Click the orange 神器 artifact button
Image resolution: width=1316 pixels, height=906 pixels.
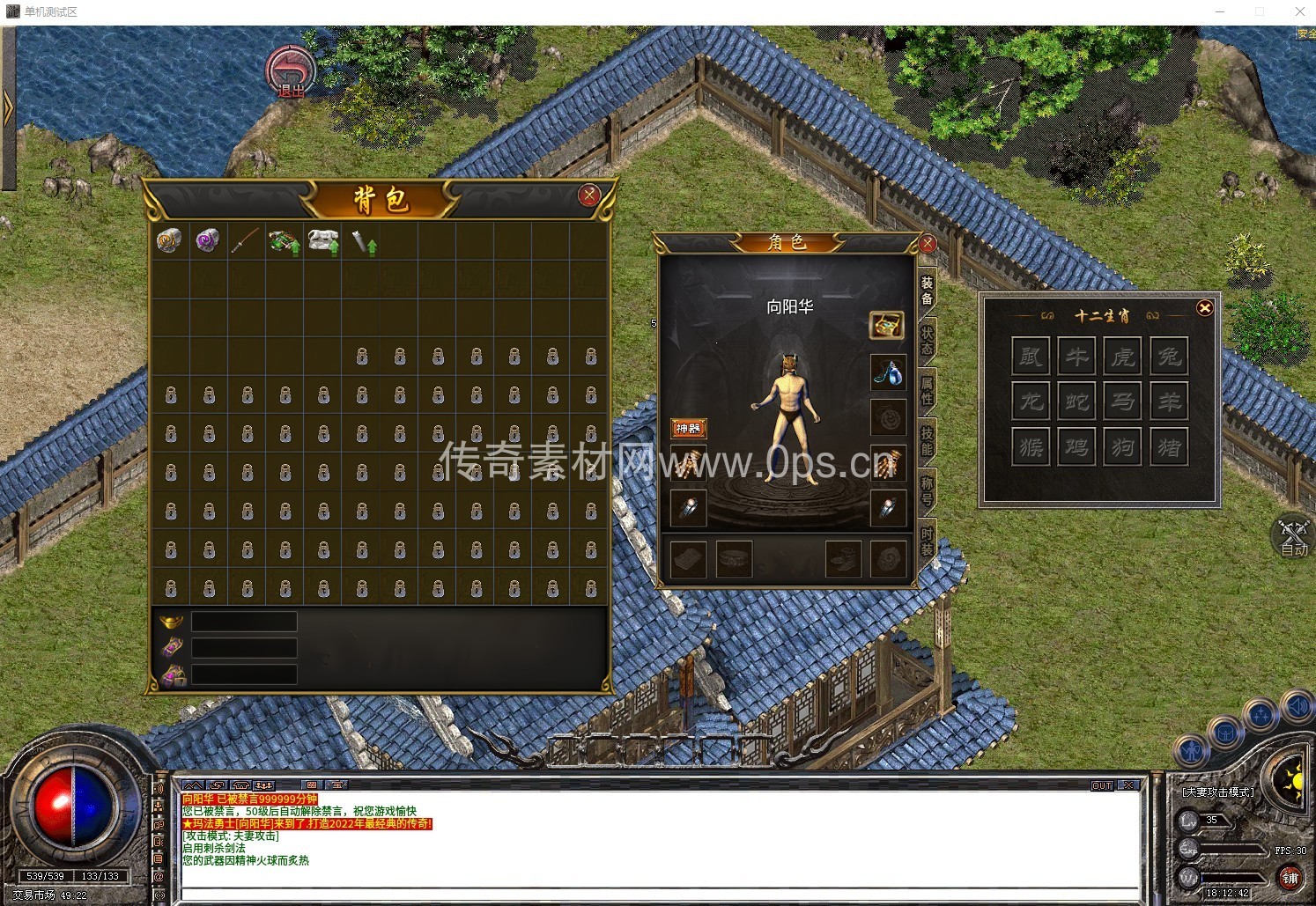688,428
